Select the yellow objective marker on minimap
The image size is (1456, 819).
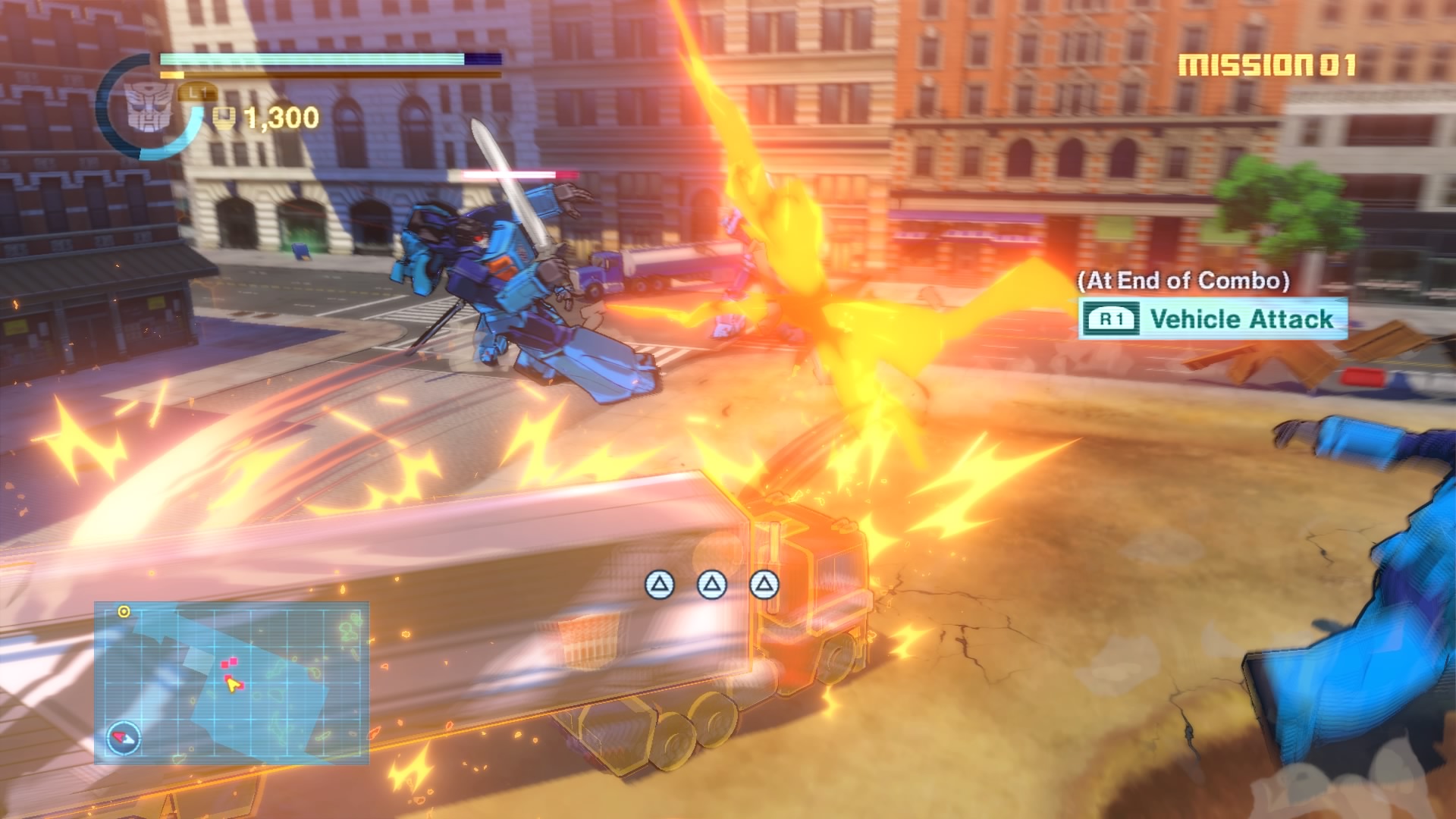tap(124, 611)
